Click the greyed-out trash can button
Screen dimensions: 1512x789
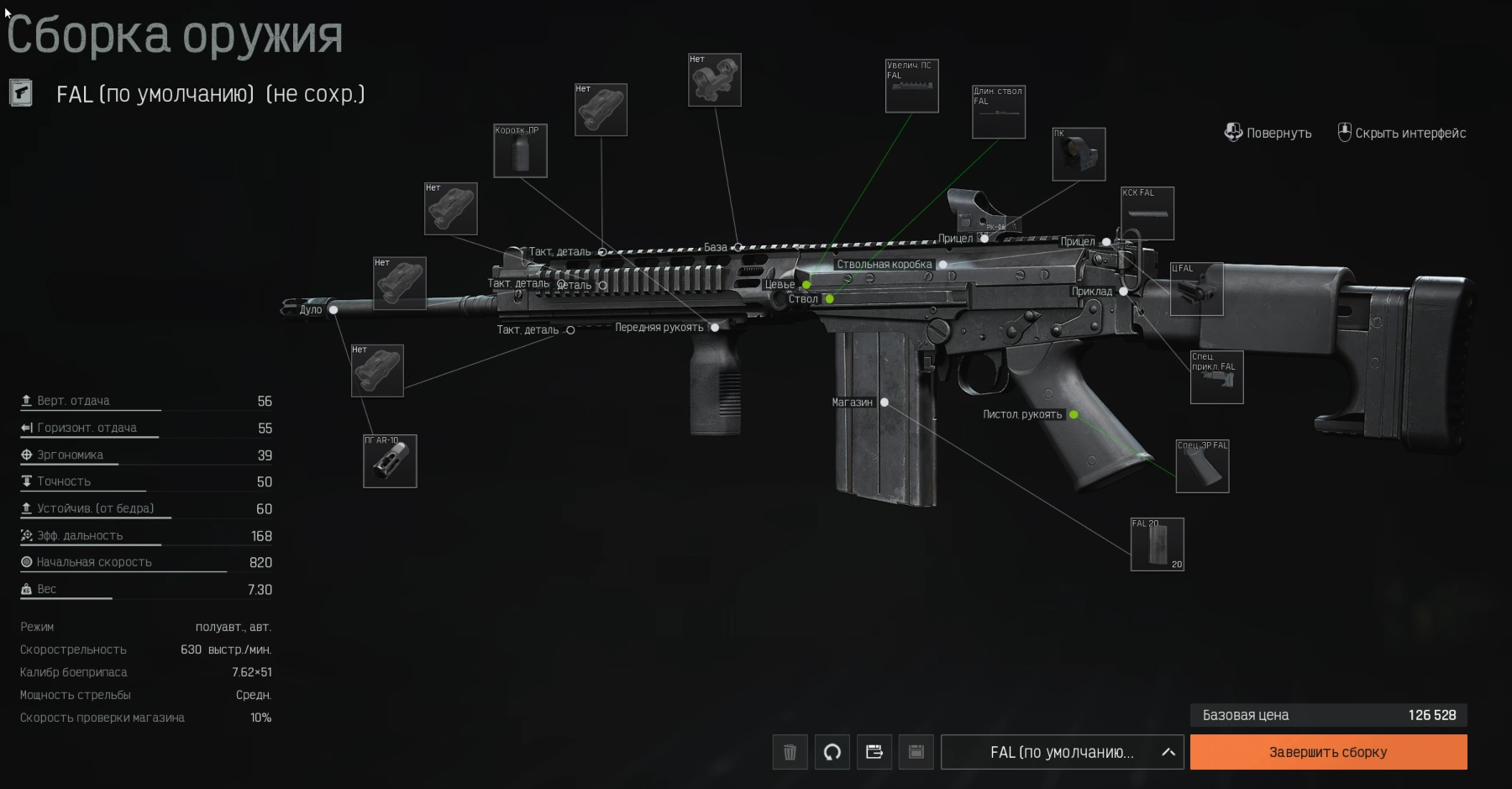(790, 752)
